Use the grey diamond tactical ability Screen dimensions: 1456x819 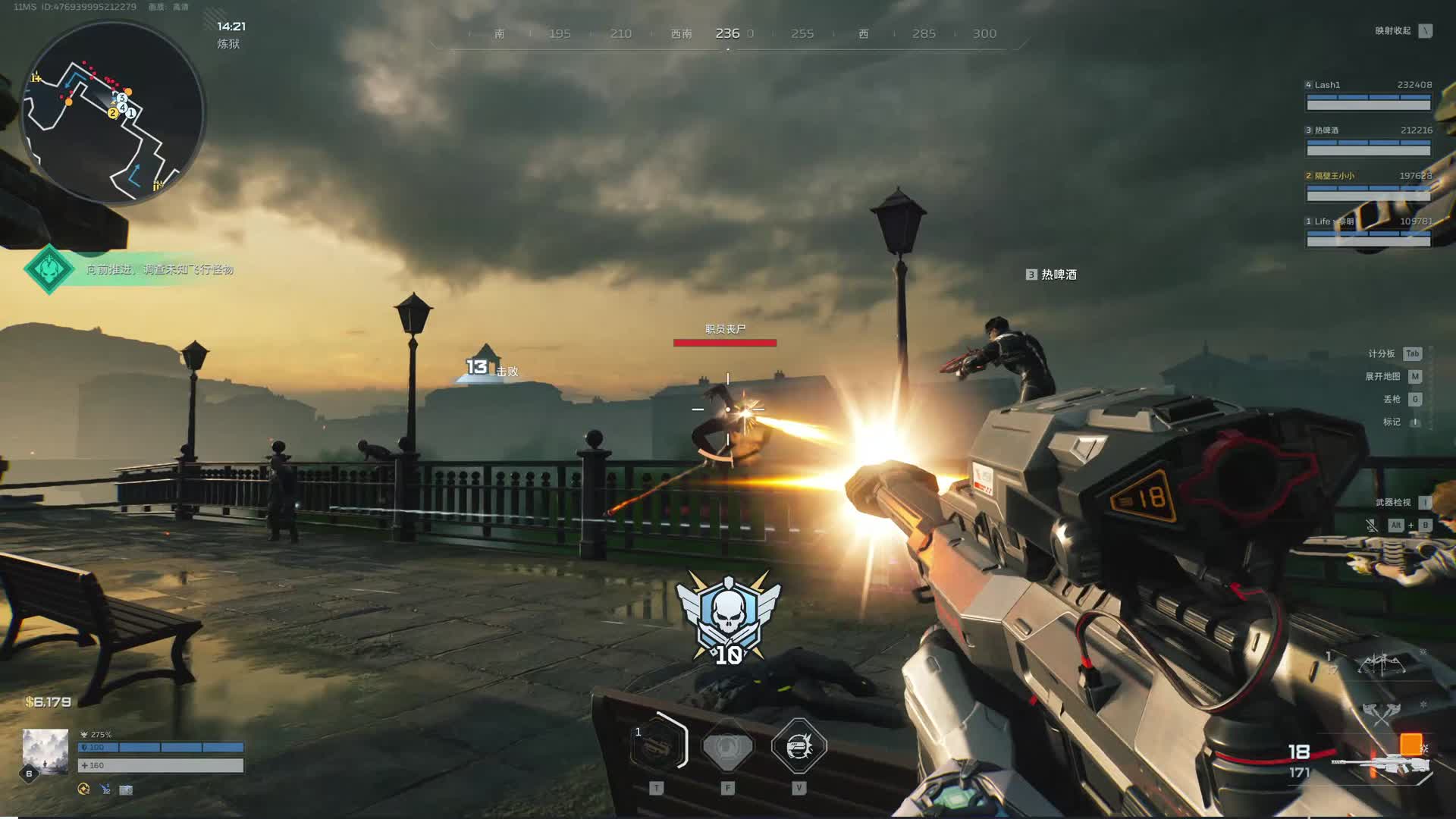point(728,747)
